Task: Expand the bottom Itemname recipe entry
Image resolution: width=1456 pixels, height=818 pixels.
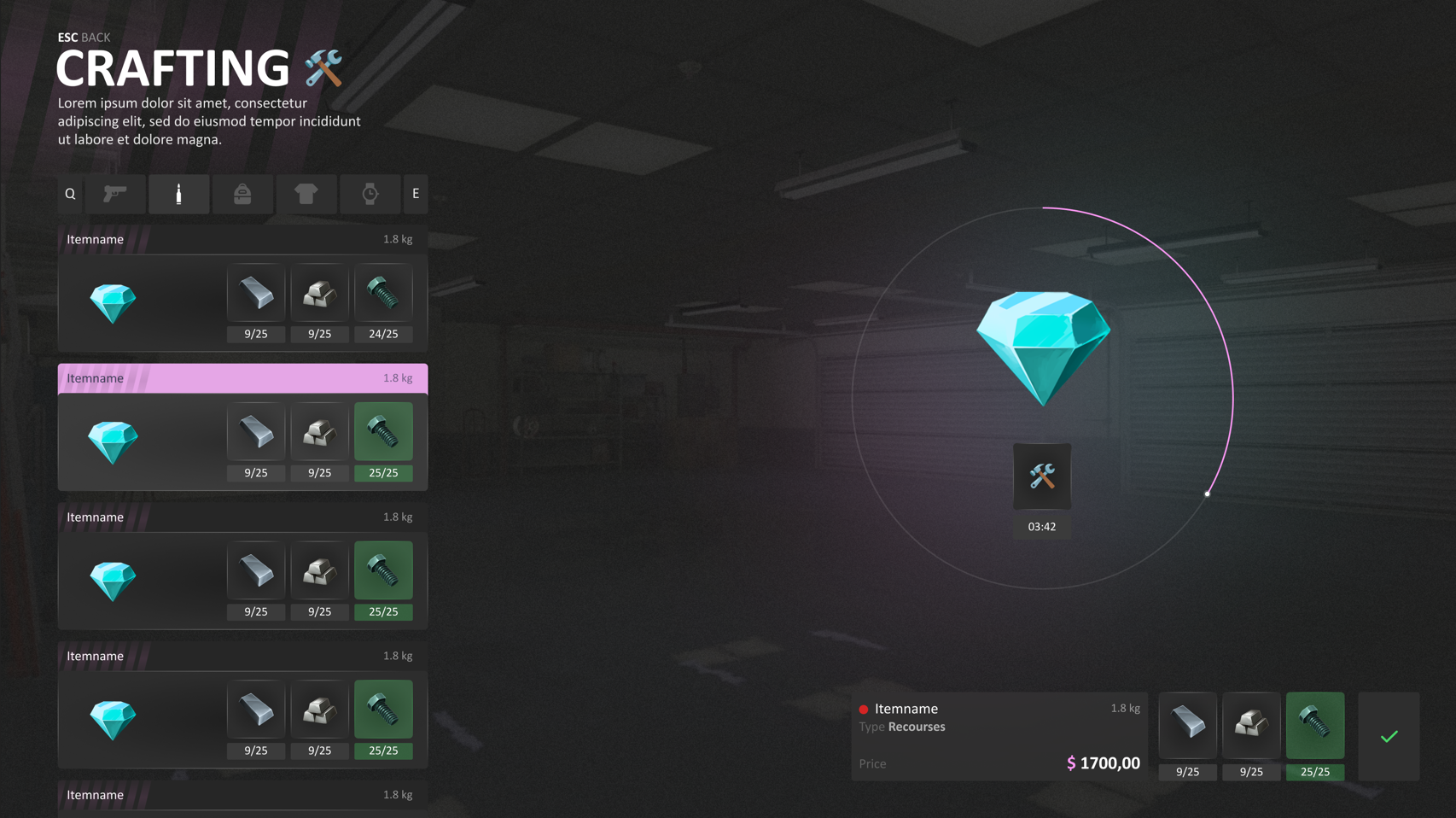Action: pyautogui.click(x=242, y=795)
